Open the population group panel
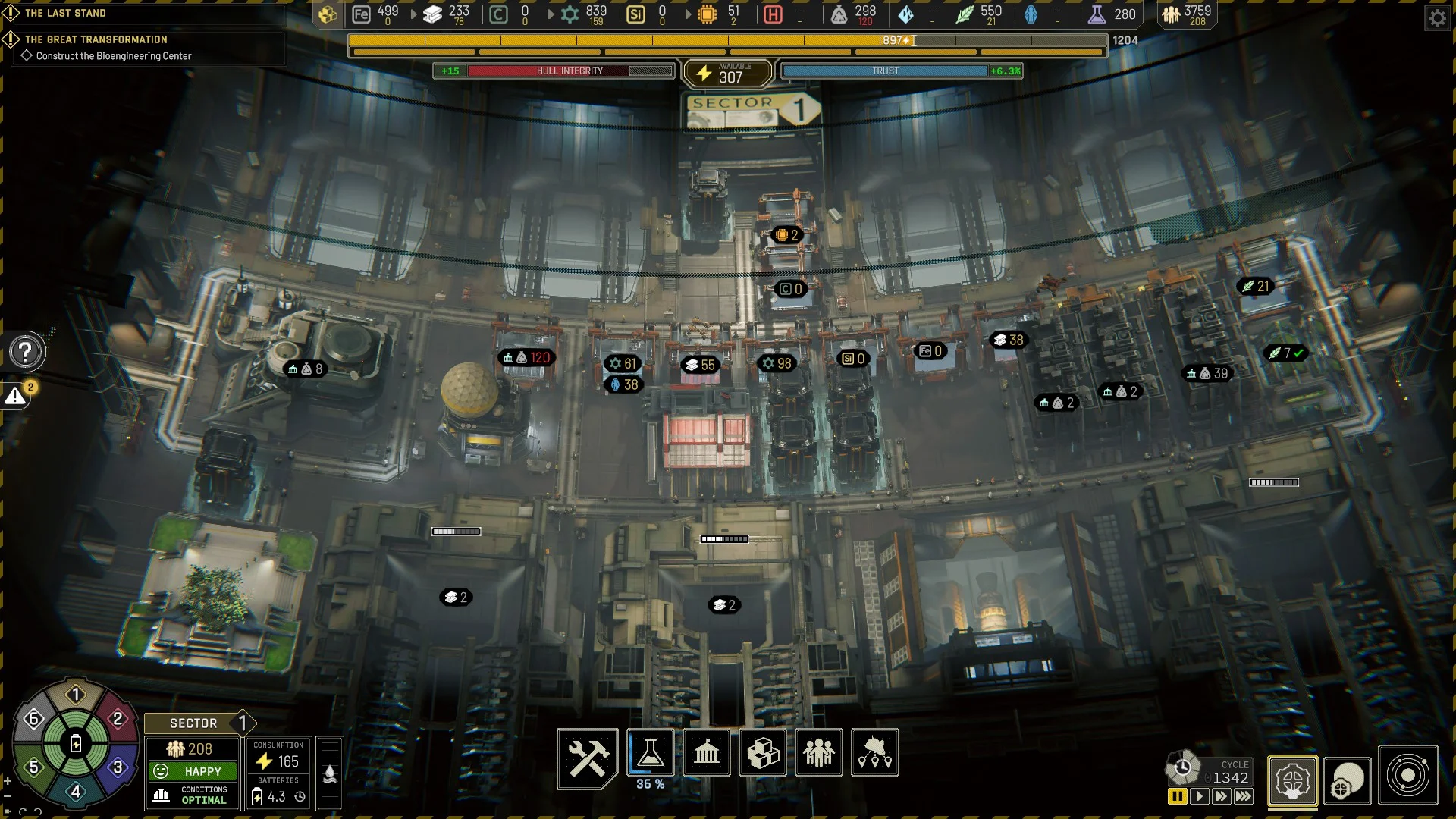 [x=818, y=752]
